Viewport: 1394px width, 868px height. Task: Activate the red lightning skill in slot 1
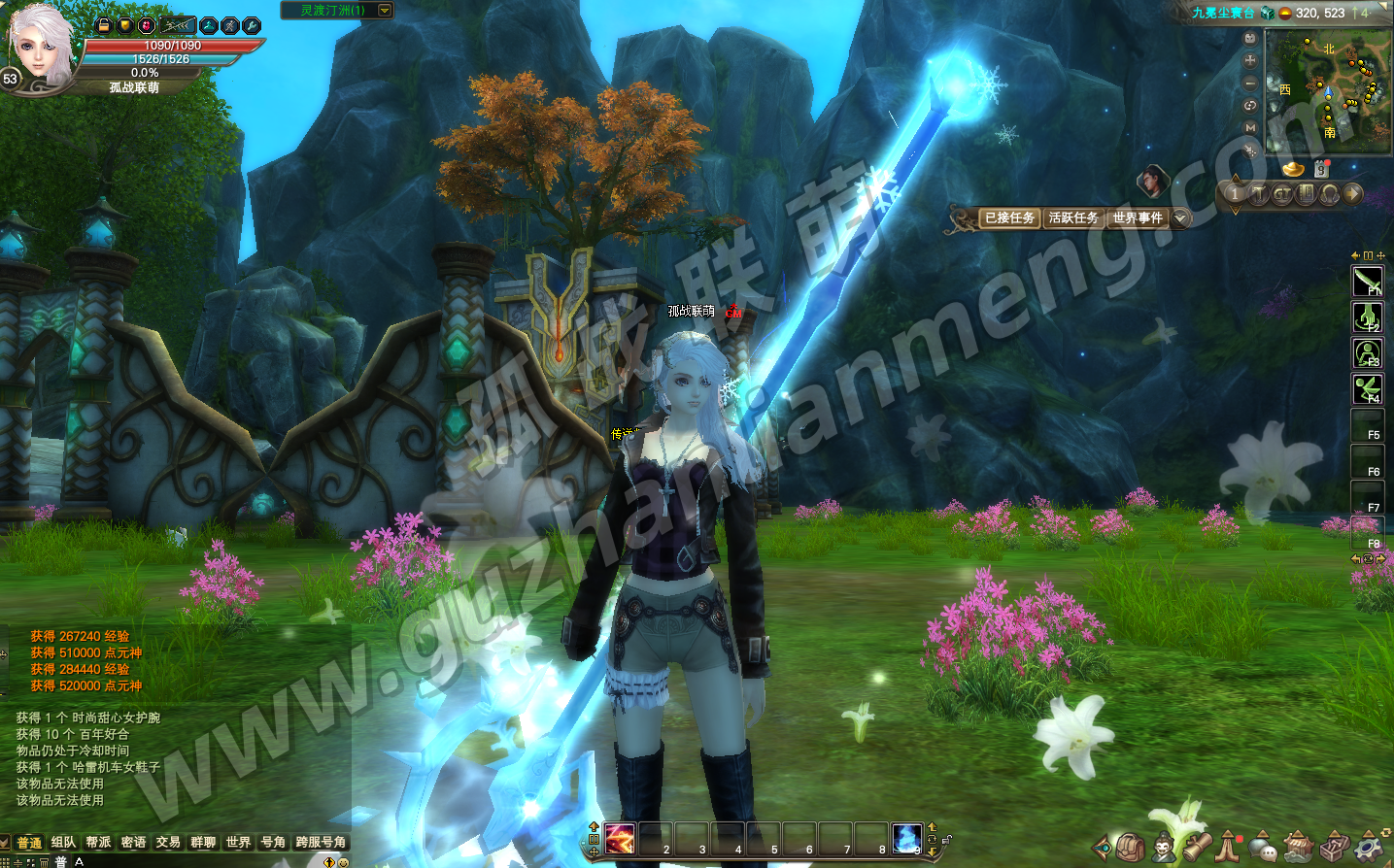[x=620, y=838]
